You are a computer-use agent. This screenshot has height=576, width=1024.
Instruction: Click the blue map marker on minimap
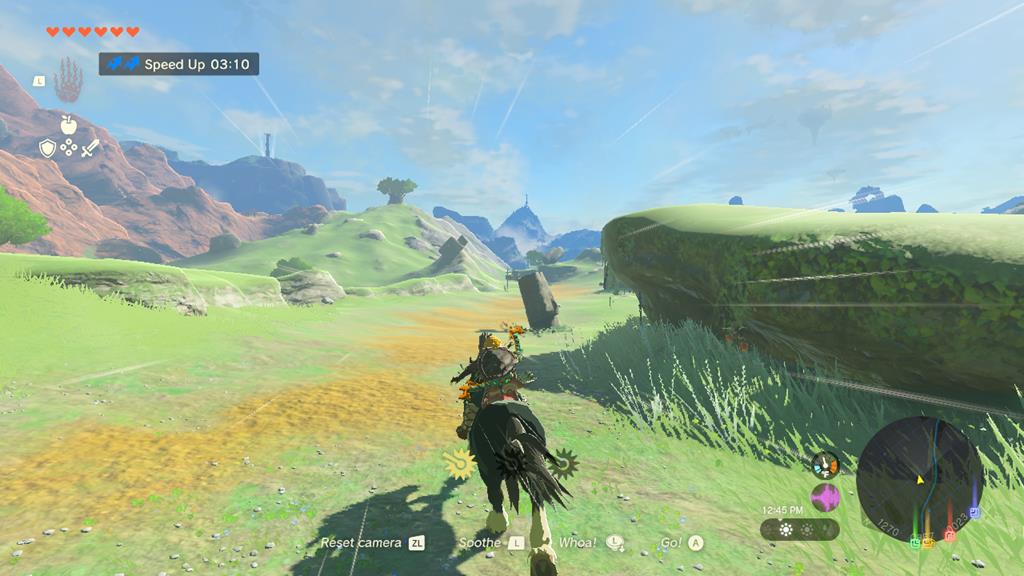[x=974, y=513]
